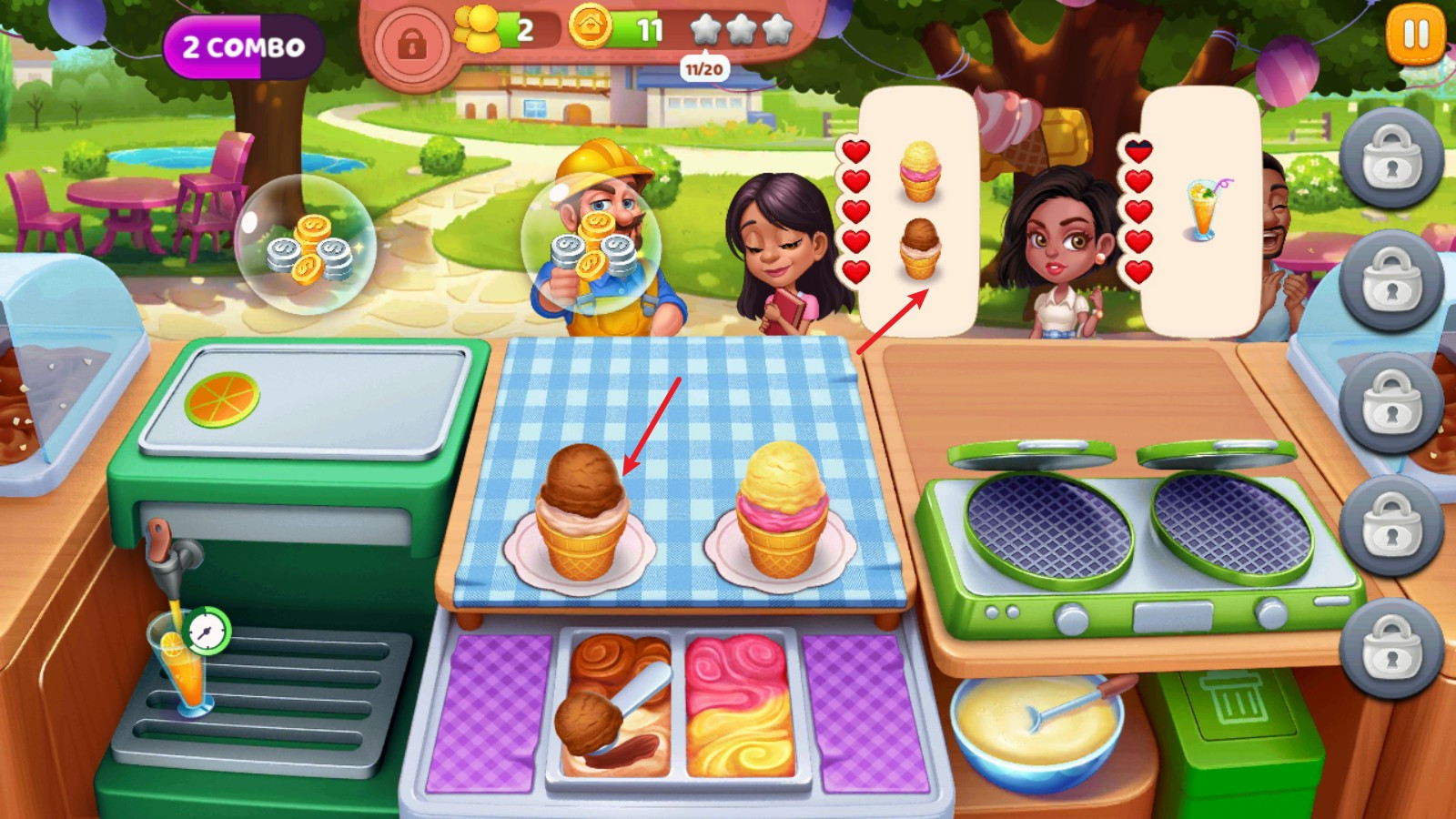
Task: Tap the round lock button in top bar
Action: coord(411,43)
